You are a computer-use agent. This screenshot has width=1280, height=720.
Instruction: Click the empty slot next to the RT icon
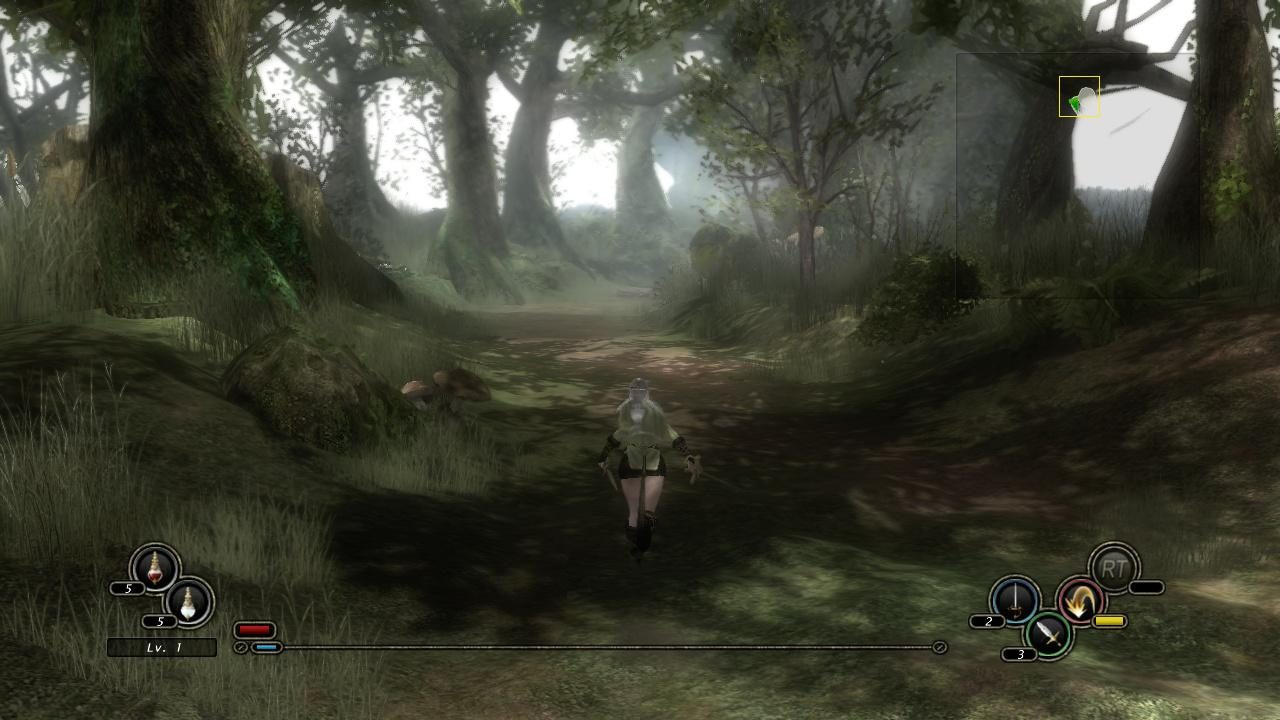click(1145, 587)
